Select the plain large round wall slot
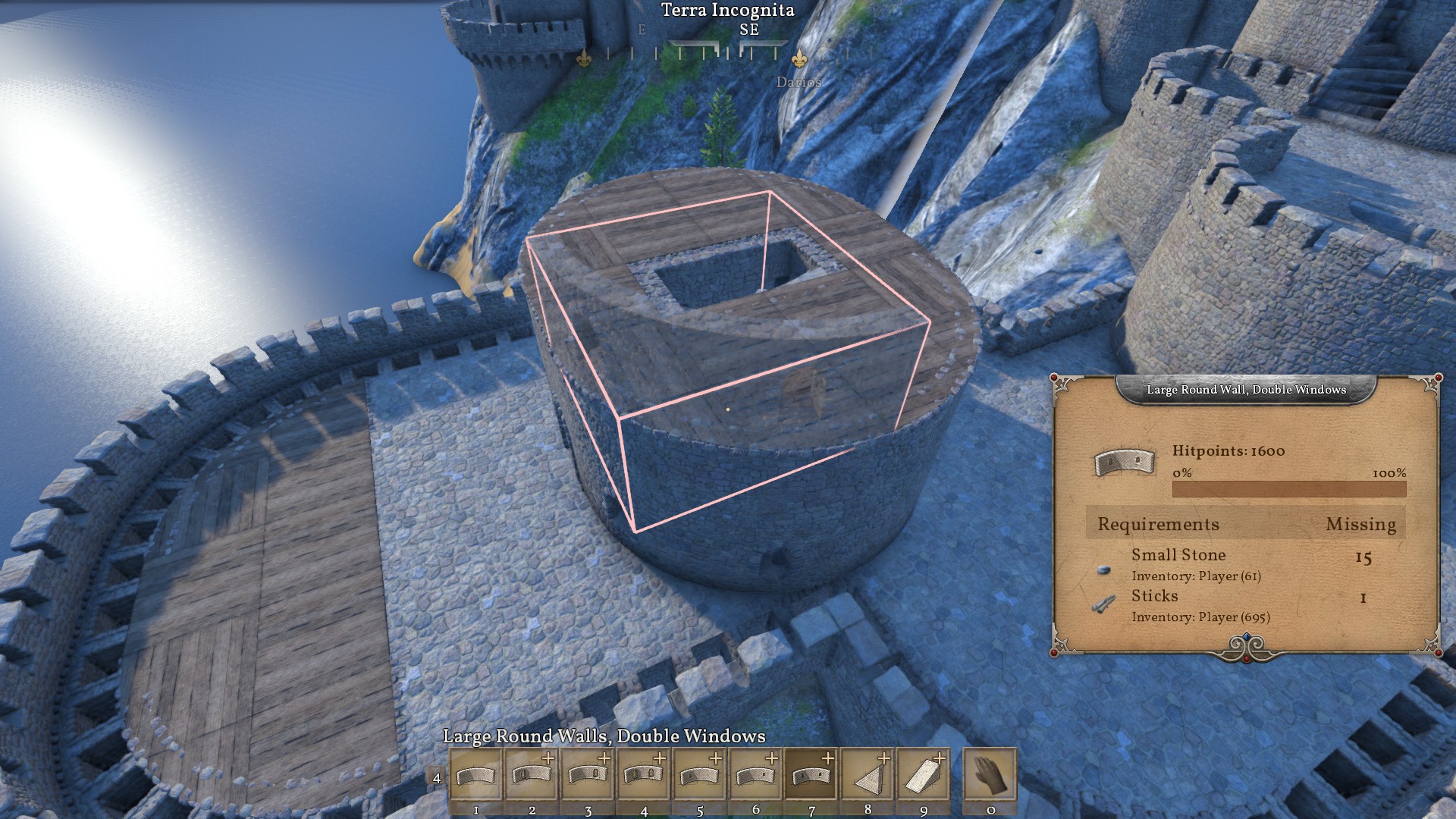The height and width of the screenshot is (819, 1456). click(475, 774)
